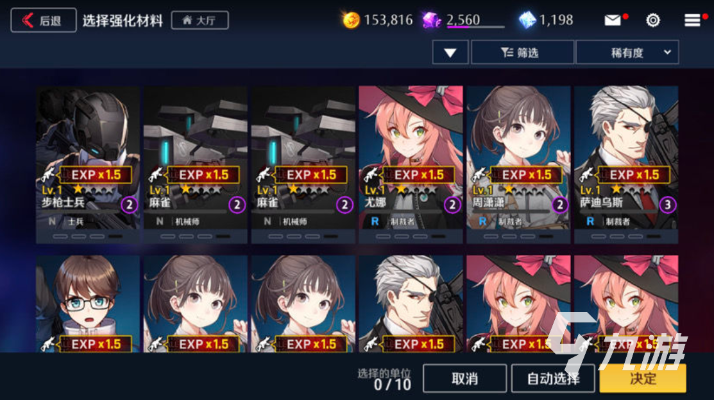Image resolution: width=714 pixels, height=400 pixels.
Task: Expand the 稀有度 sorting dropdown
Action: 628,53
